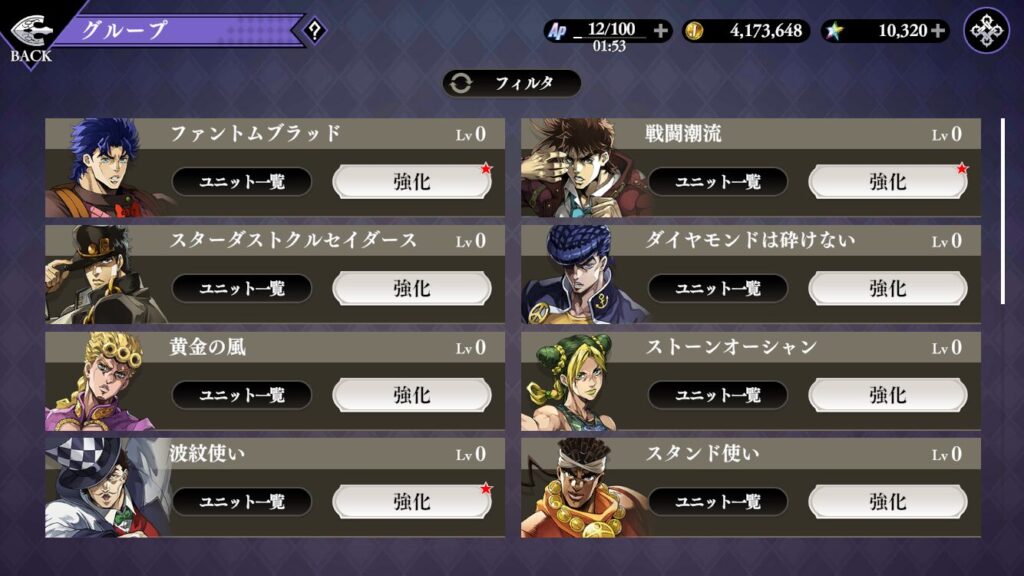Choose 強化 for 戦闘潮流 group

point(887,181)
